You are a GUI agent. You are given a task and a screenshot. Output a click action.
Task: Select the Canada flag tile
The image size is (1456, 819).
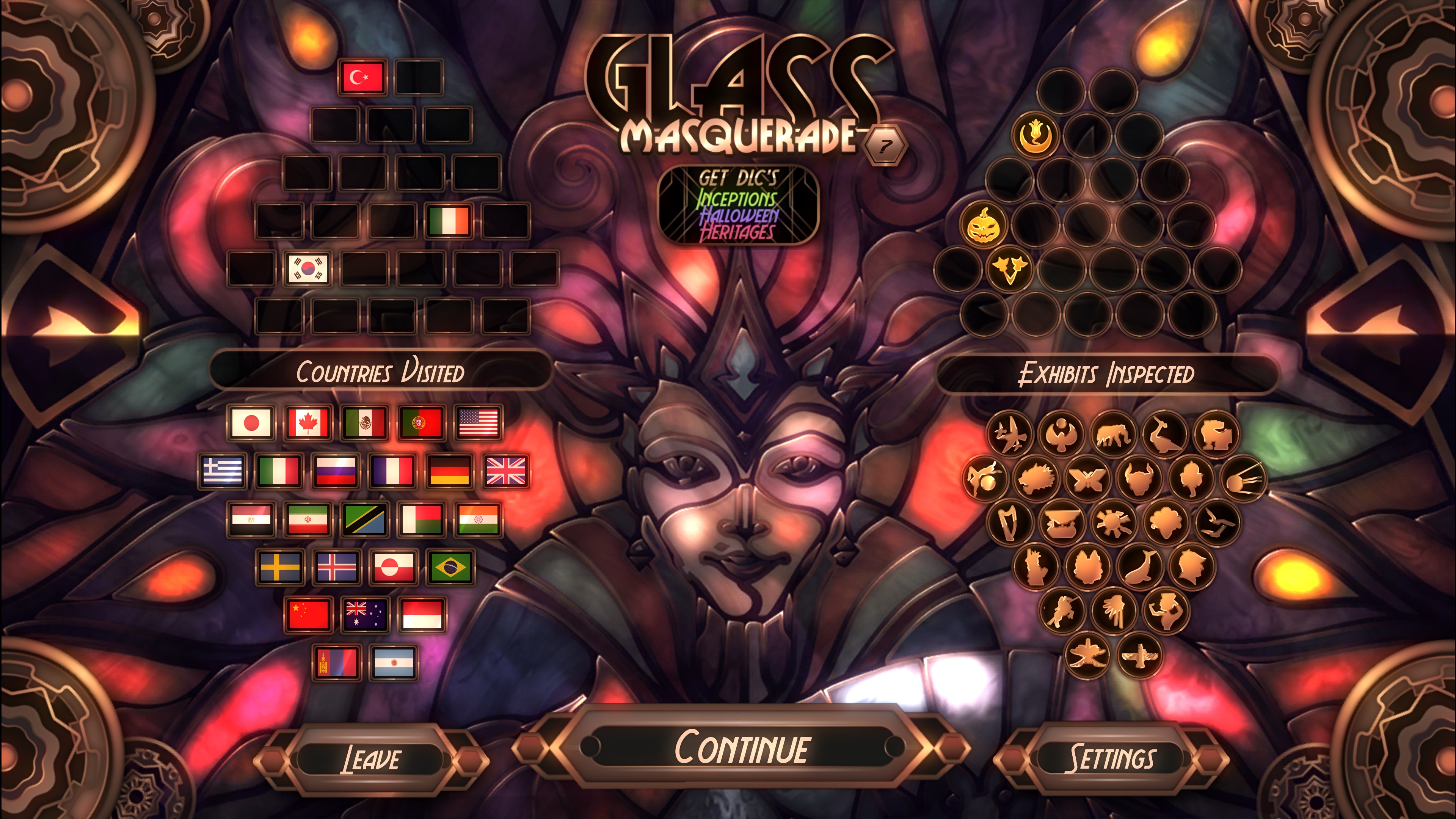pos(308,423)
